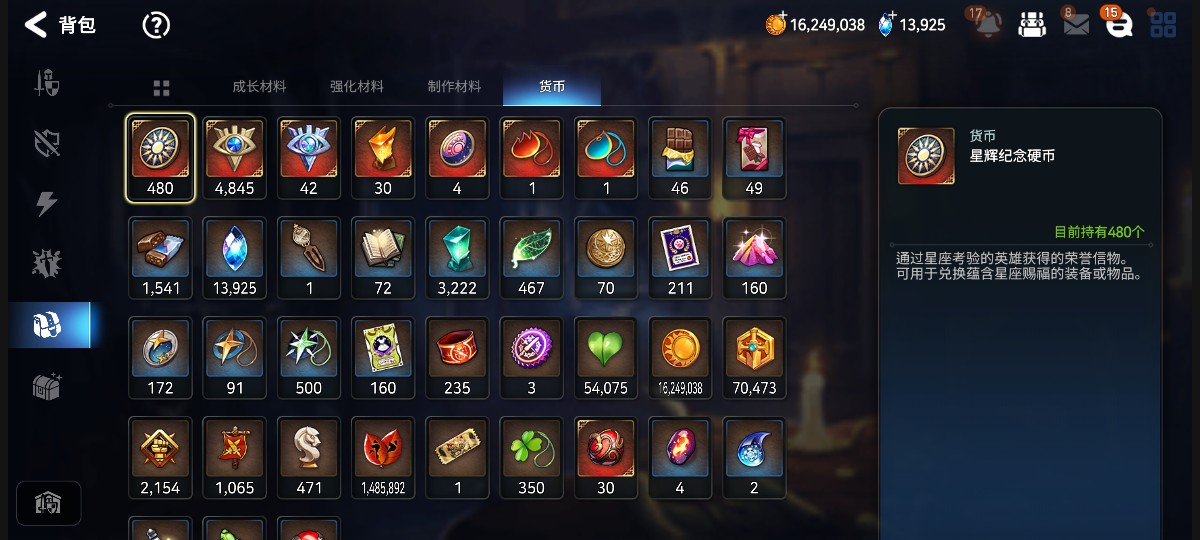The width and height of the screenshot is (1200, 540).
Task: Open the notification bell icon
Action: click(988, 25)
